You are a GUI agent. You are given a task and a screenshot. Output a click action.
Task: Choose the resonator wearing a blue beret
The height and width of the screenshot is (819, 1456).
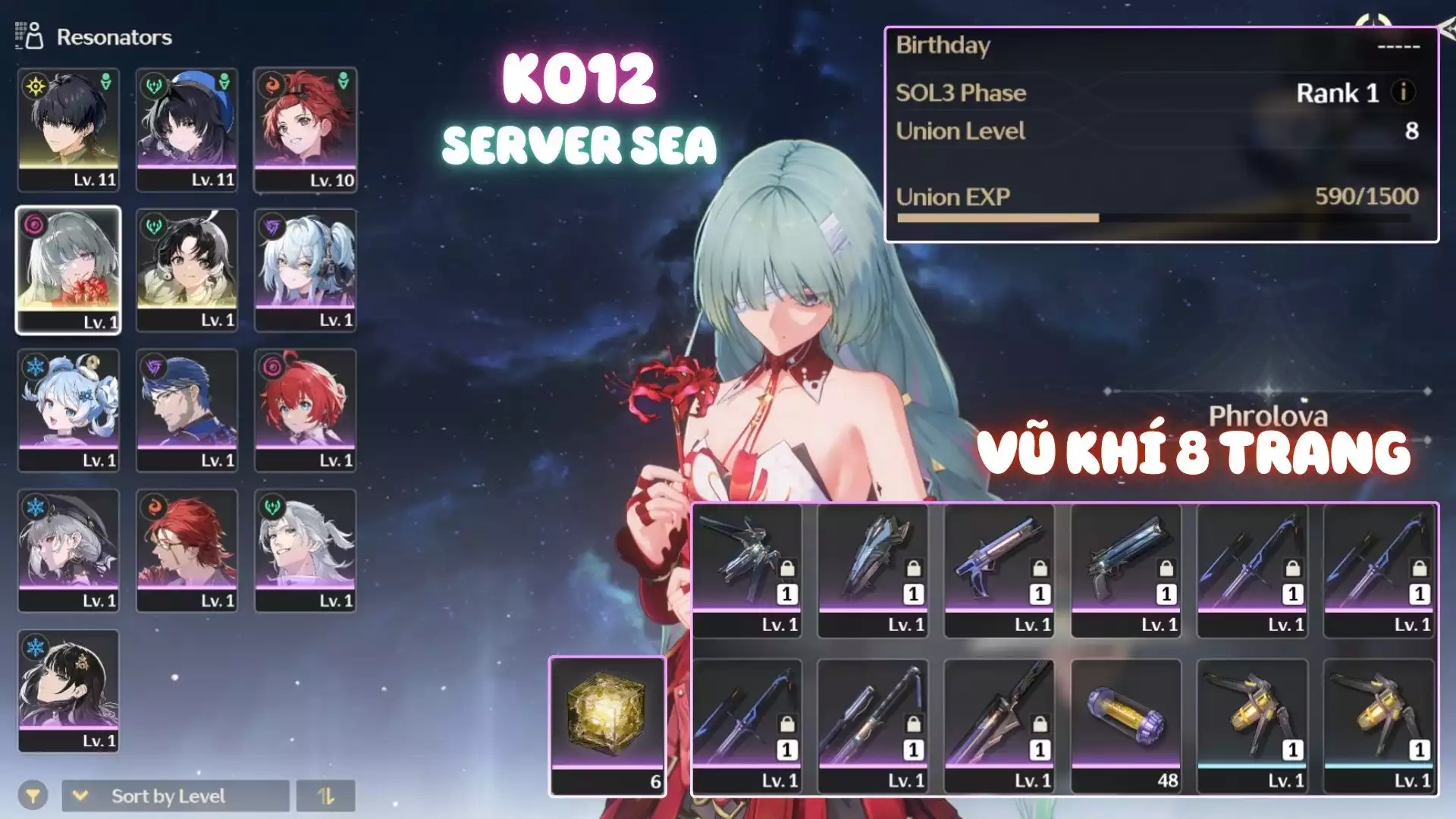click(187, 129)
